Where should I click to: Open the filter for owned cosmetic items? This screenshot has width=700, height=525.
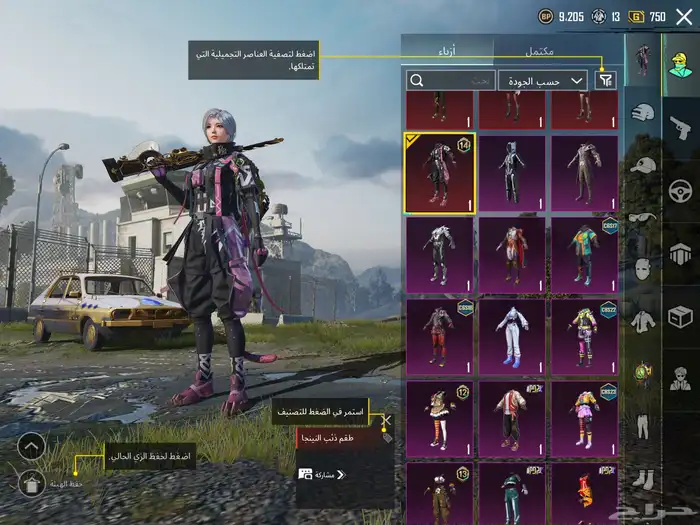coord(606,80)
